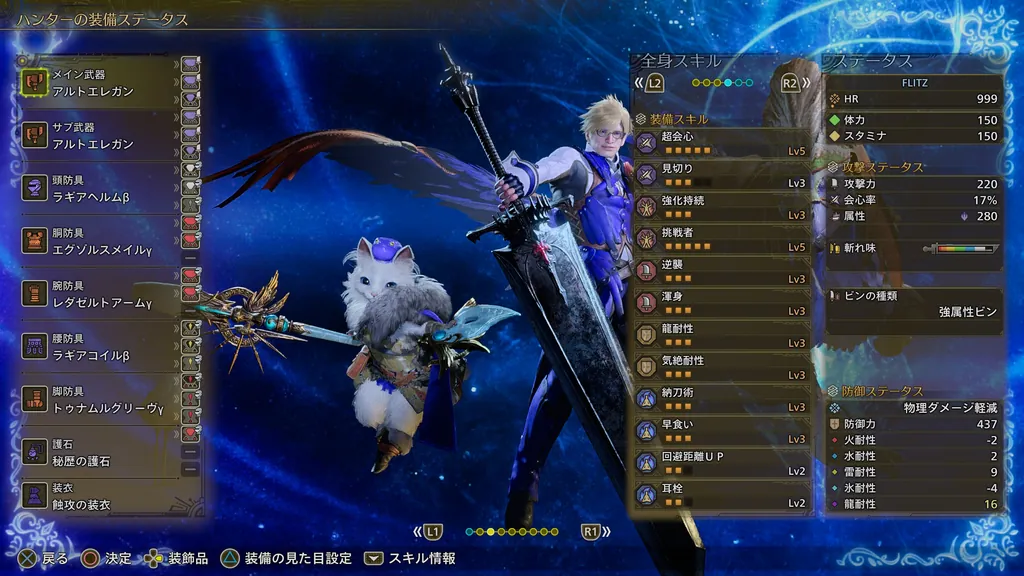Select the 強化持続 skill row

click(x=722, y=206)
